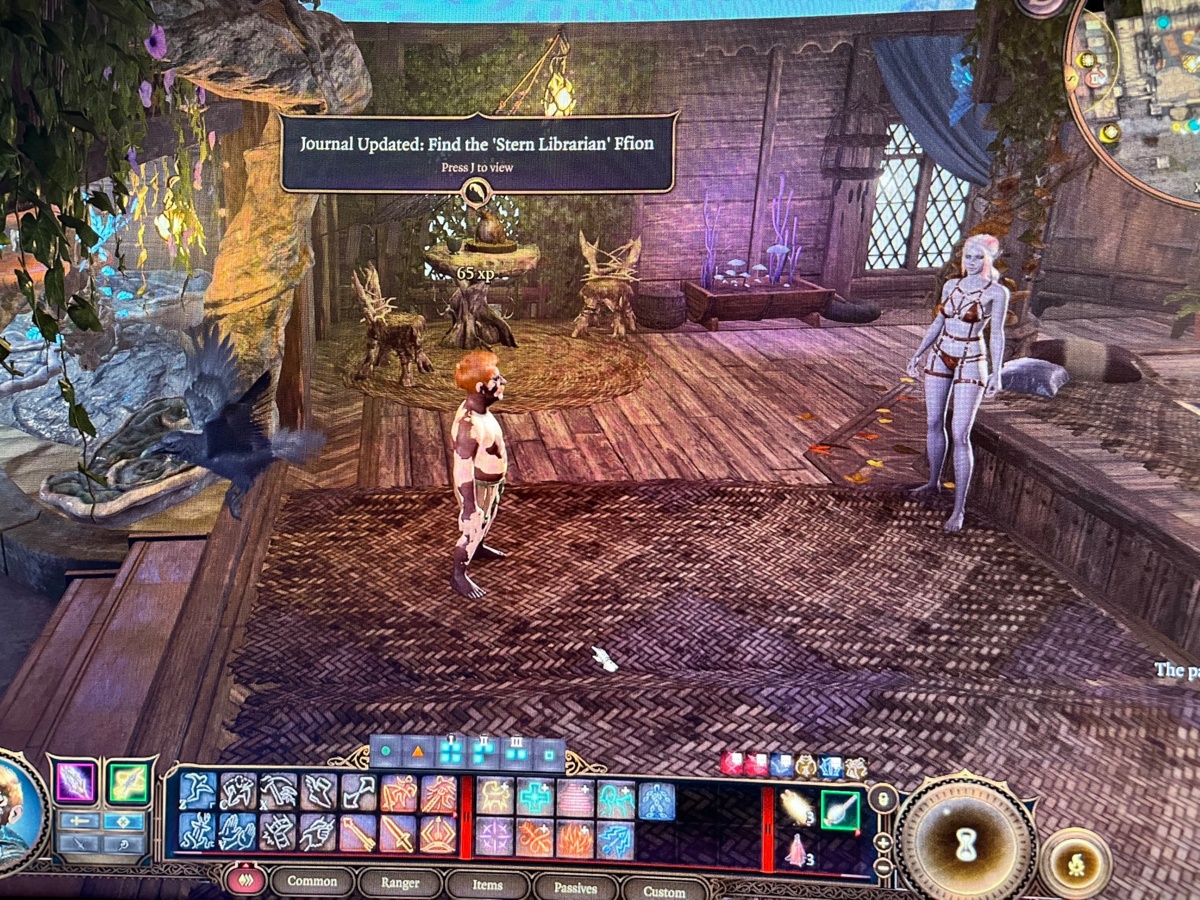Select the green-framed ranged weapon slot
Image resolution: width=1200 pixels, height=900 pixels.
[x=128, y=782]
